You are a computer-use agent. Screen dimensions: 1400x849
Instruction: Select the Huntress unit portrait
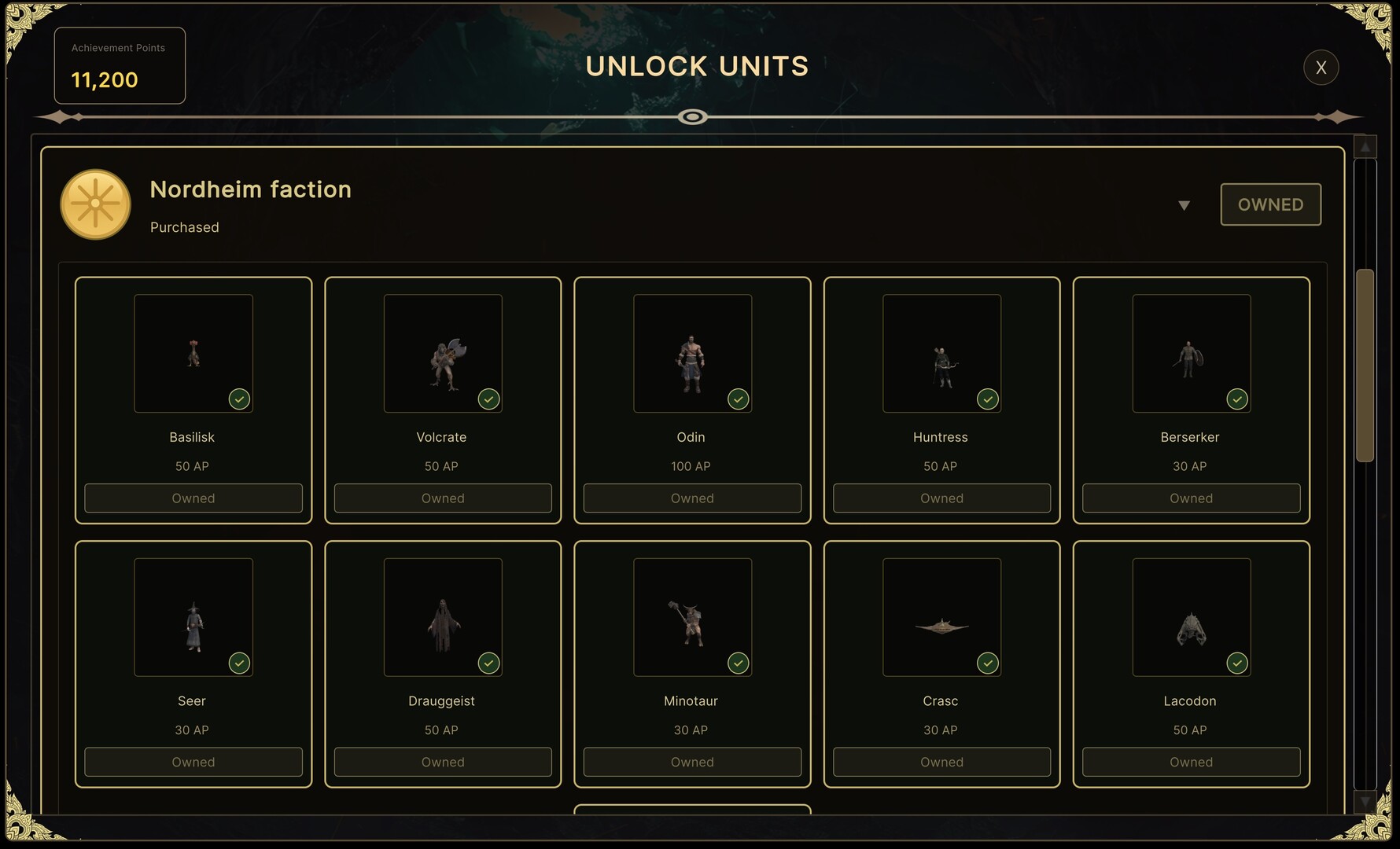pyautogui.click(x=941, y=353)
